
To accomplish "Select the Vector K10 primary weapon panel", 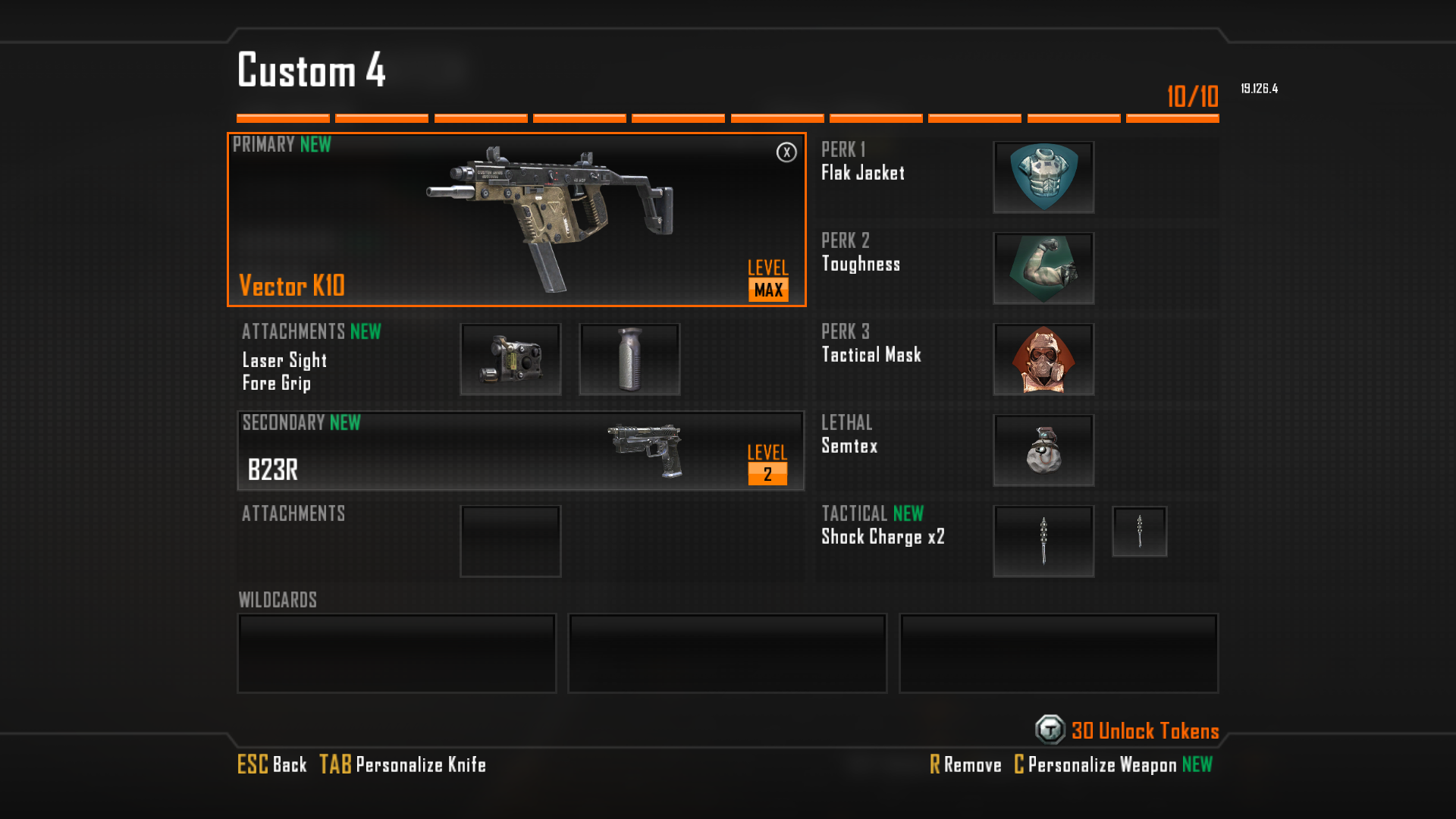I will (x=516, y=220).
